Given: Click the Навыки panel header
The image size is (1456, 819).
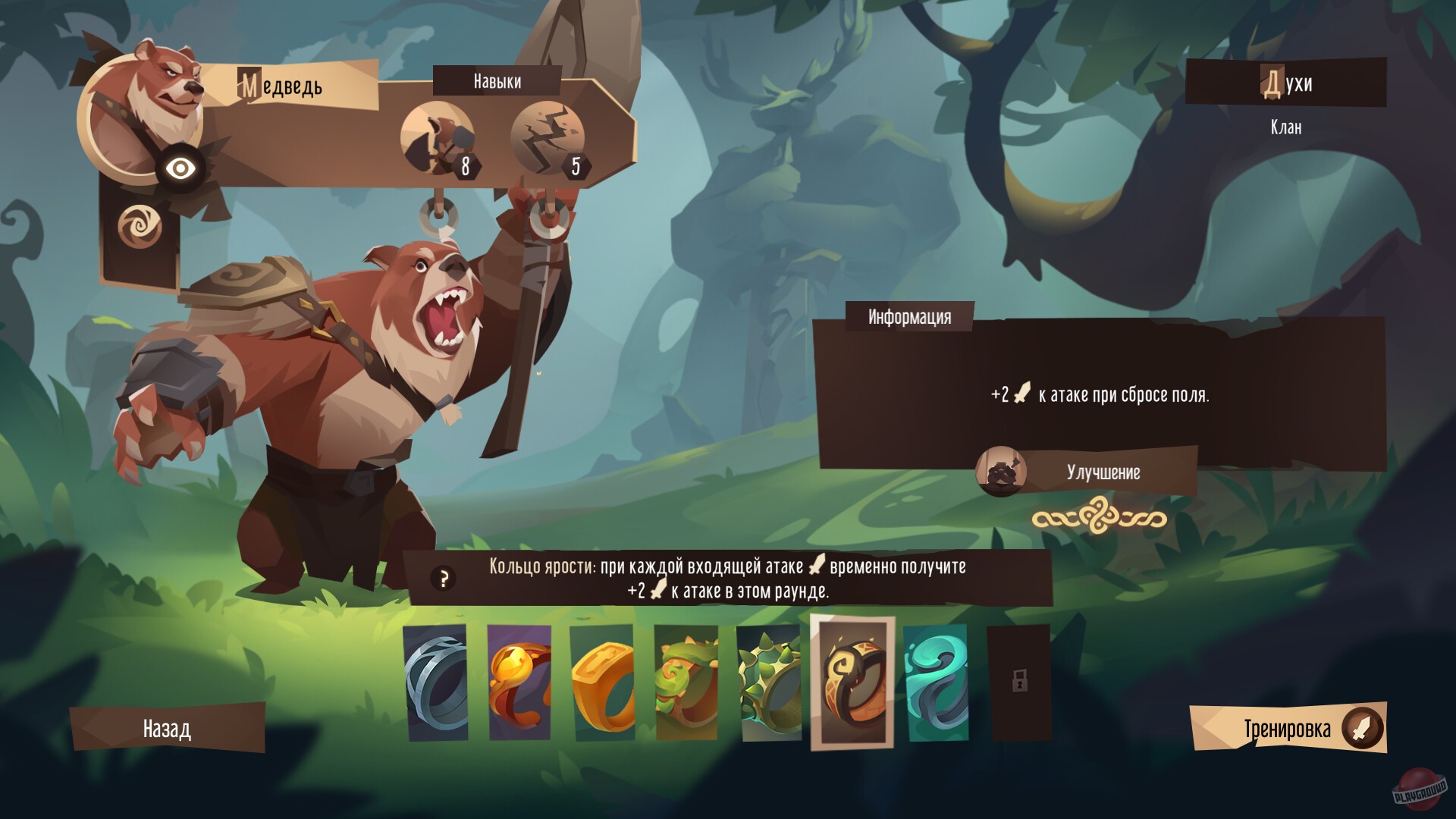Looking at the screenshot, I should (497, 81).
